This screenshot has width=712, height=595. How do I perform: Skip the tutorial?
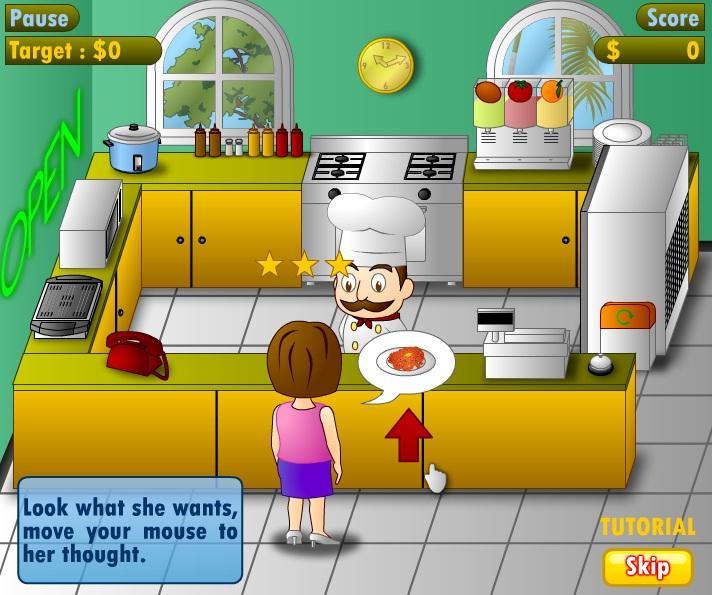647,566
